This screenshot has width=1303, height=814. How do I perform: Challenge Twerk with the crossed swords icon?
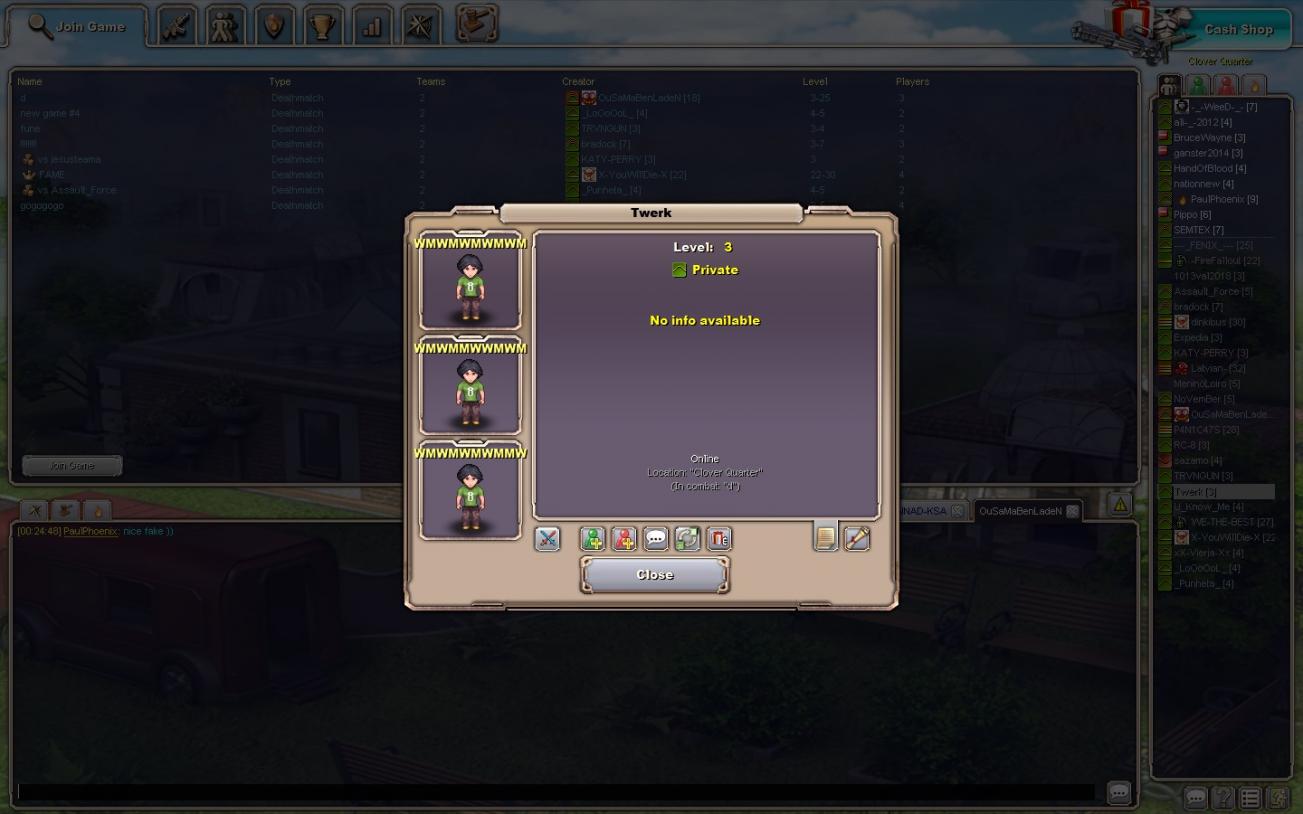[547, 539]
